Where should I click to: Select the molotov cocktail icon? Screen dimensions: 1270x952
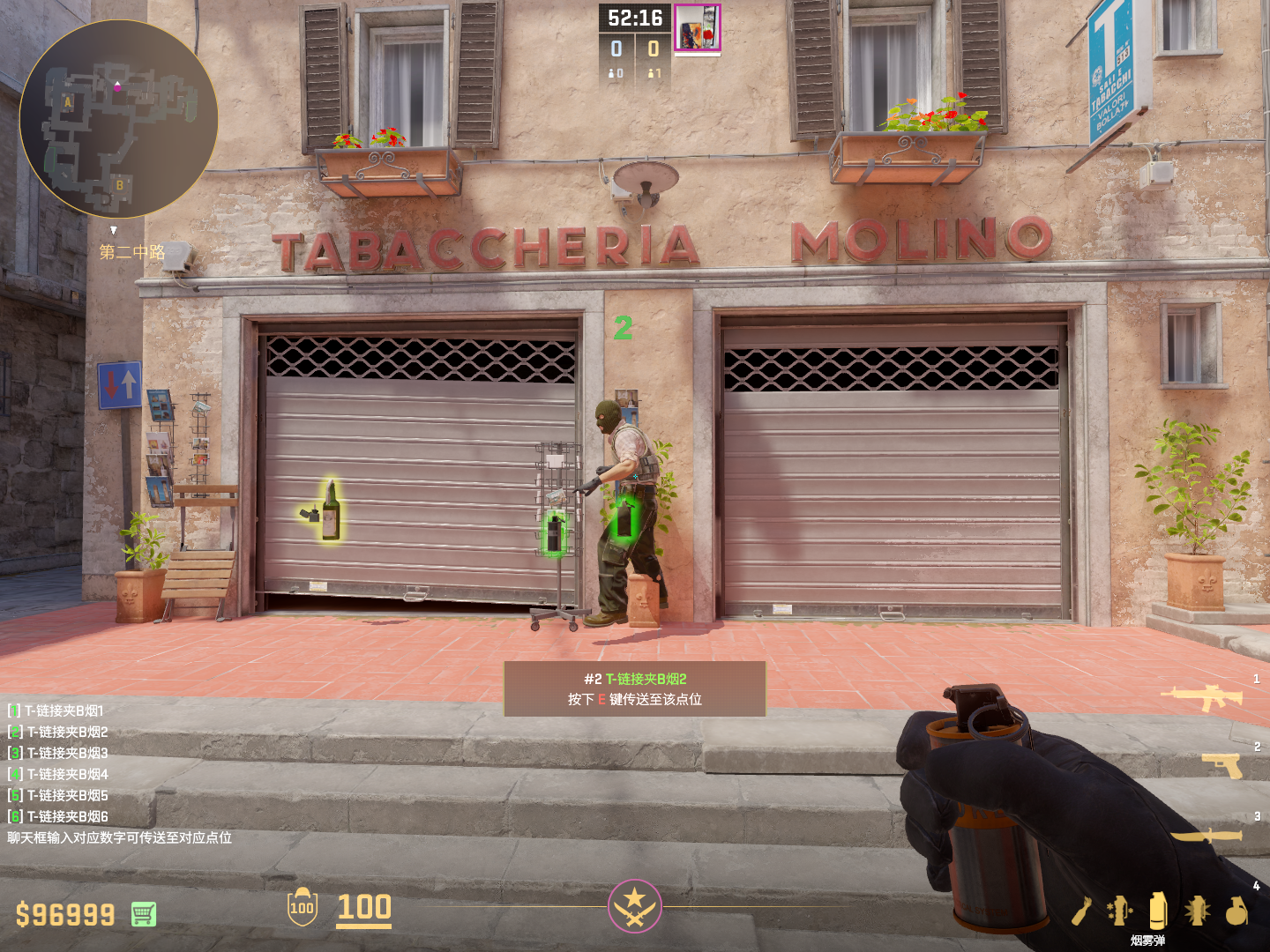coord(1082,911)
